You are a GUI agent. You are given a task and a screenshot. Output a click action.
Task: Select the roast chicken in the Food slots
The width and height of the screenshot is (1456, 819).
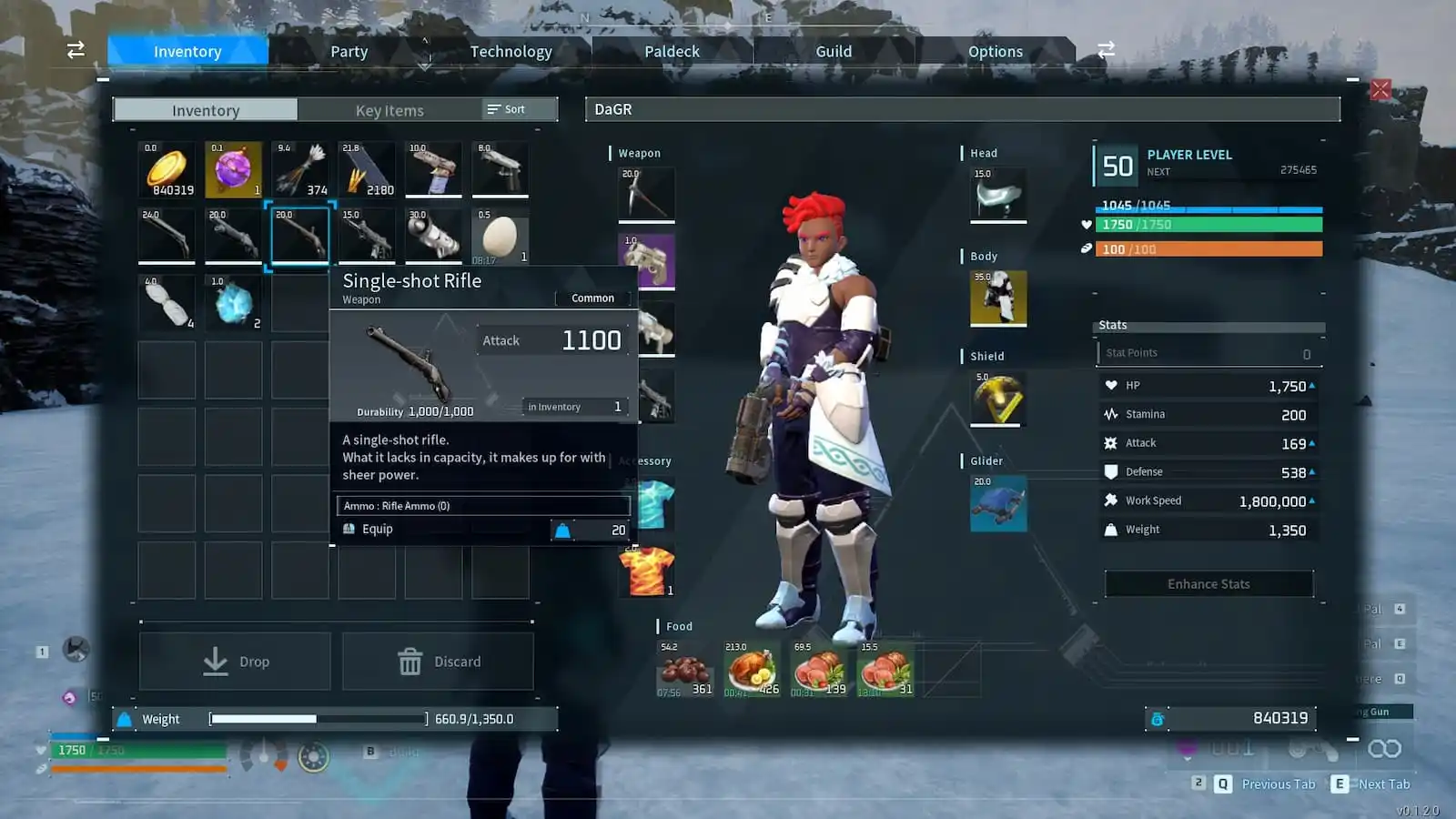coord(751,671)
